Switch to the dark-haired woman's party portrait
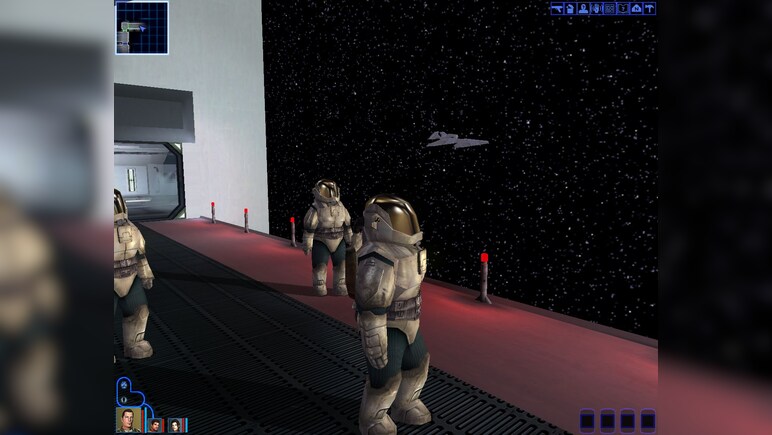Viewport: 772px width, 435px height. pyautogui.click(x=177, y=425)
